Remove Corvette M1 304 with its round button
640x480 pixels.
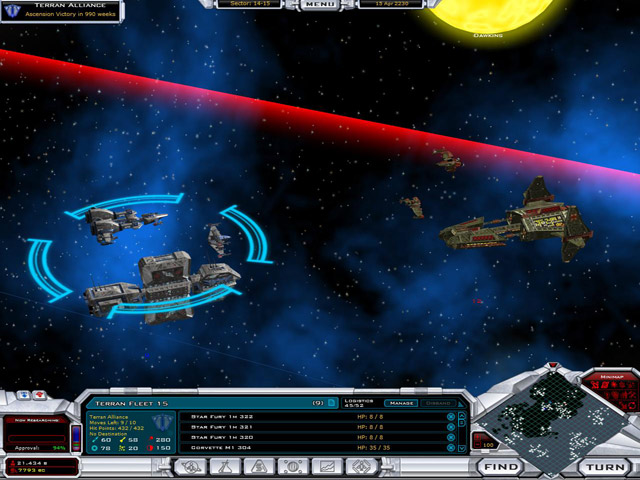tap(450, 448)
